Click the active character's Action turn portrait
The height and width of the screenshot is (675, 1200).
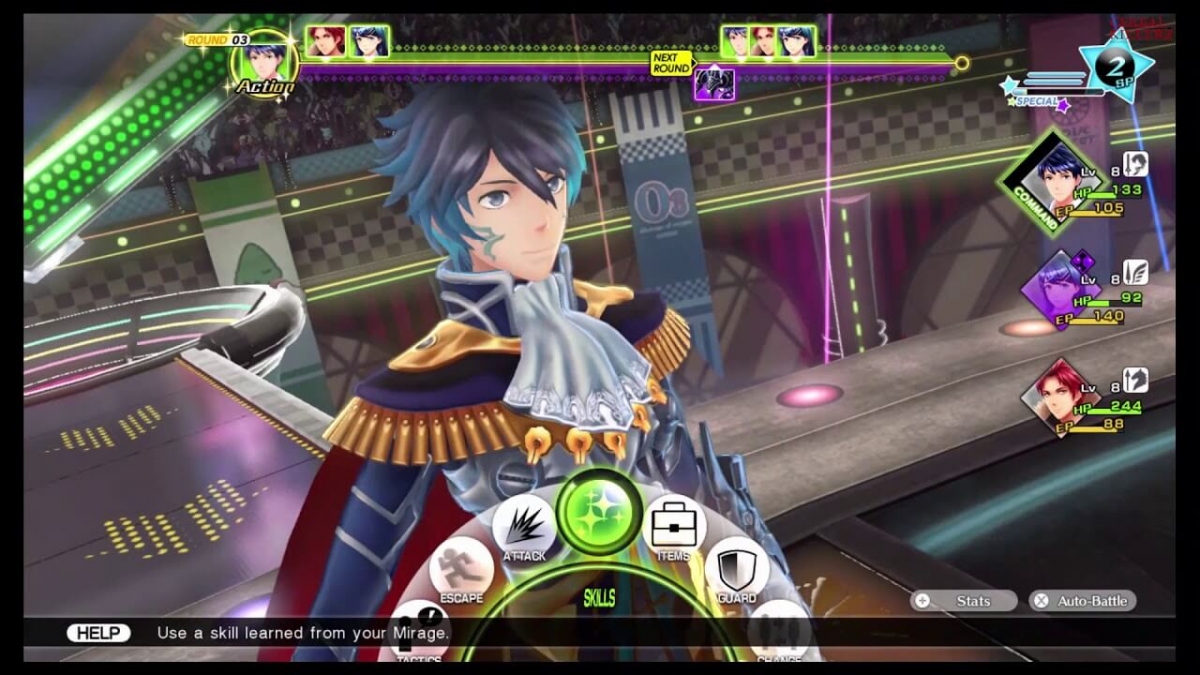coord(263,62)
